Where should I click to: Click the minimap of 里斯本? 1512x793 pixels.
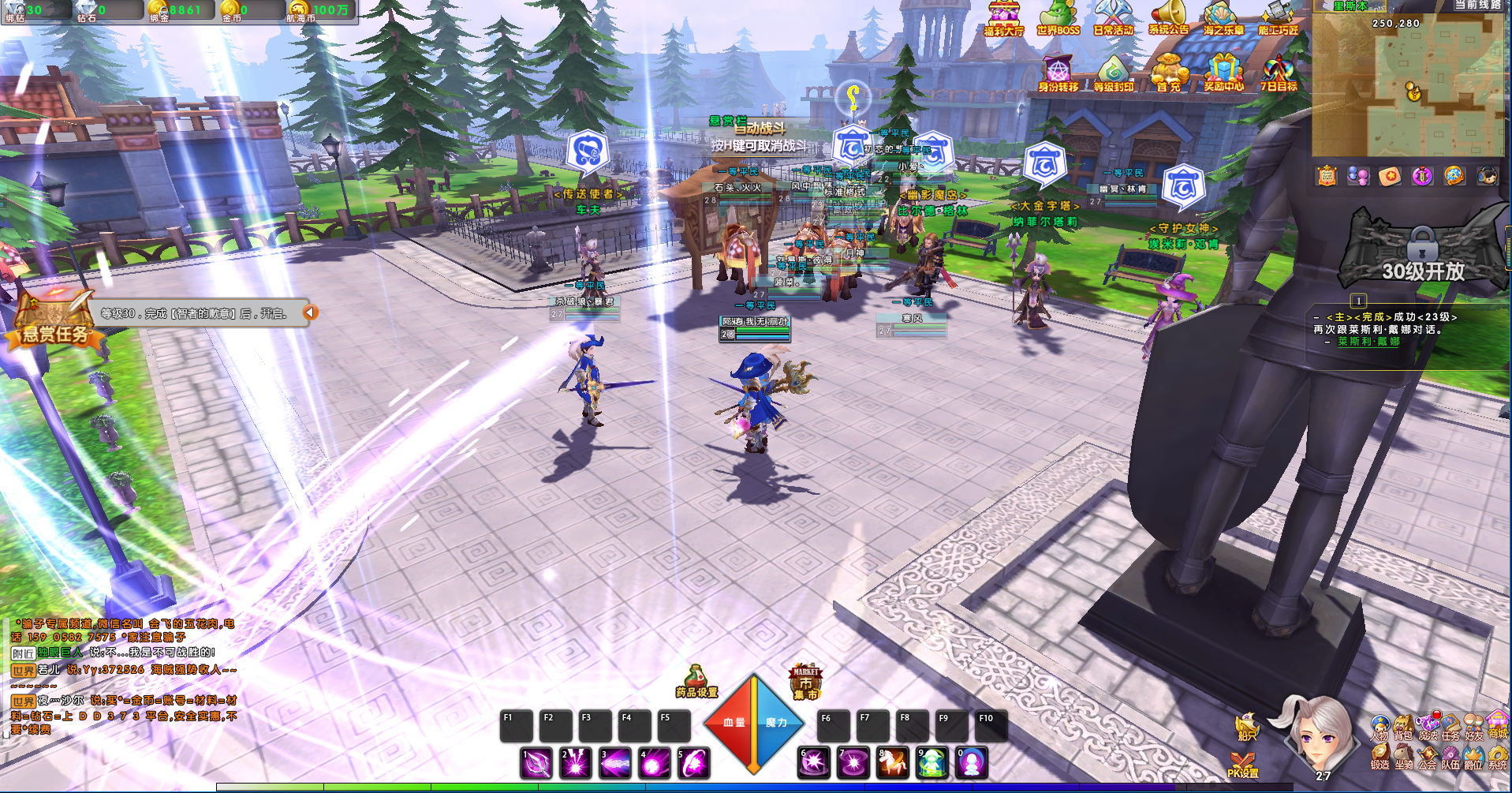(x=1408, y=87)
